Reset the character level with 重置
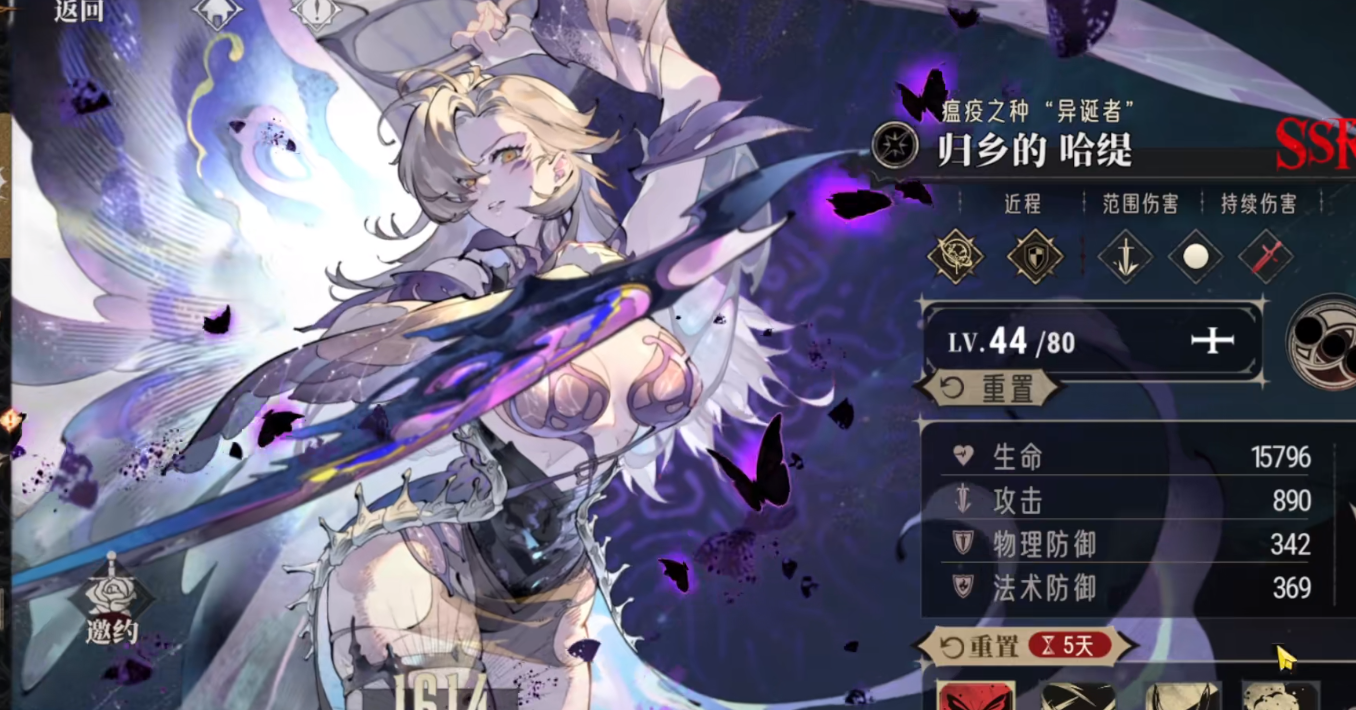Image resolution: width=1356 pixels, height=710 pixels. [990, 389]
